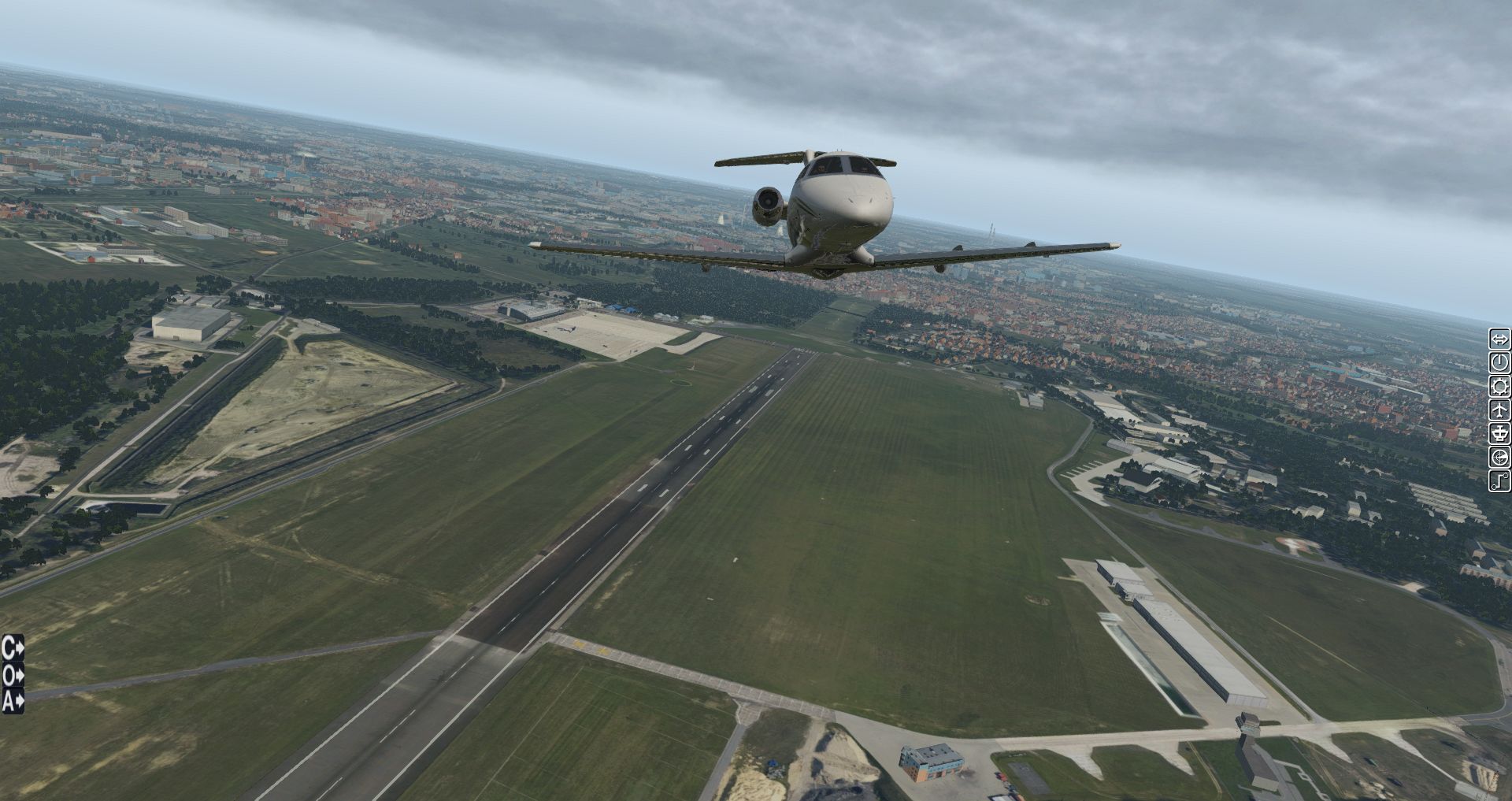Click the radar scope icon
The height and width of the screenshot is (801, 1512).
tap(1499, 457)
